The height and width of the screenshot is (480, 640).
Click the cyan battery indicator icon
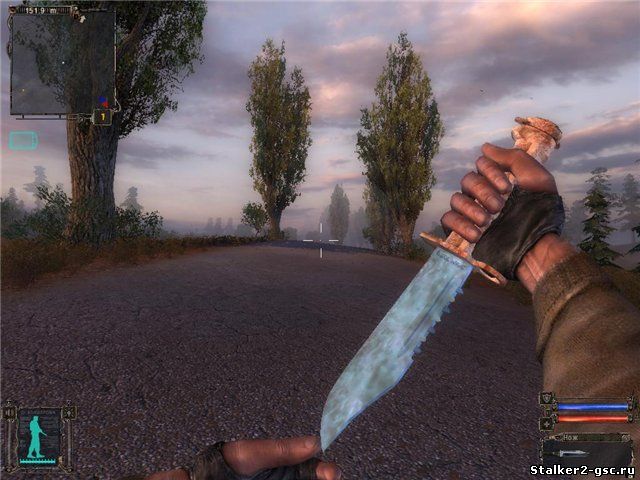point(23,140)
